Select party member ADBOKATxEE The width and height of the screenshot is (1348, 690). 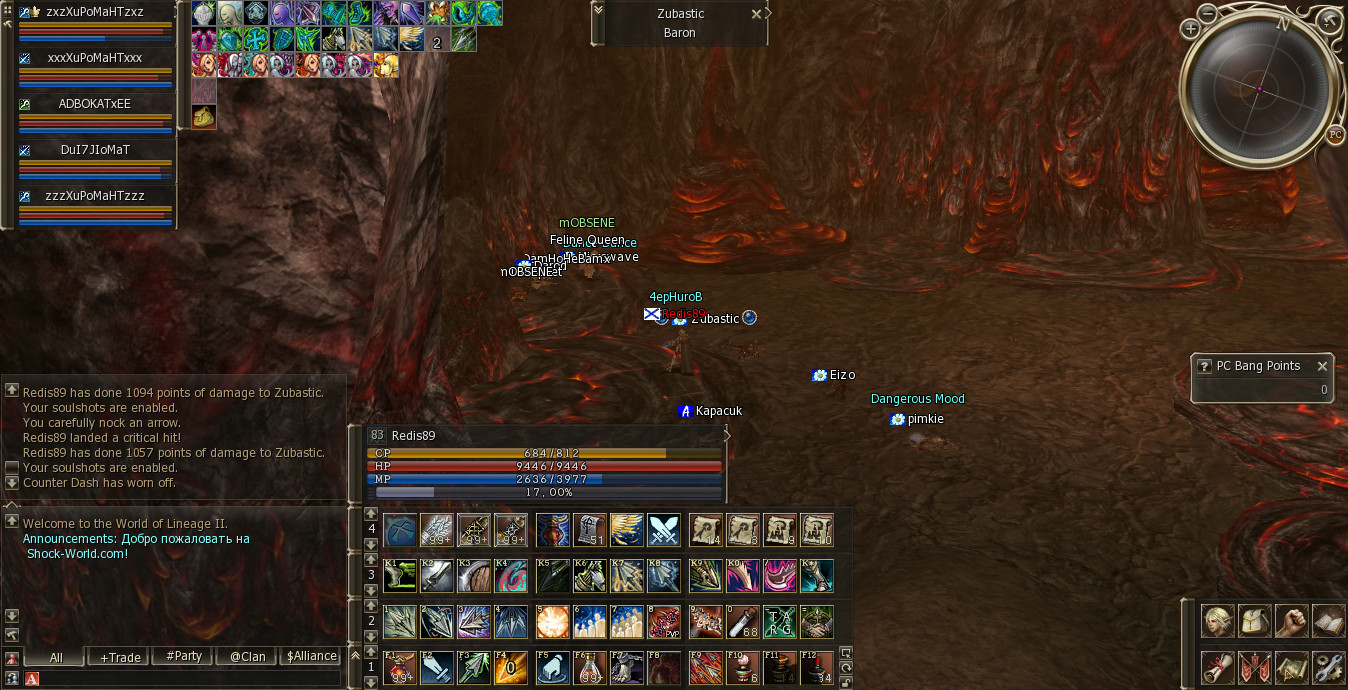coord(95,104)
